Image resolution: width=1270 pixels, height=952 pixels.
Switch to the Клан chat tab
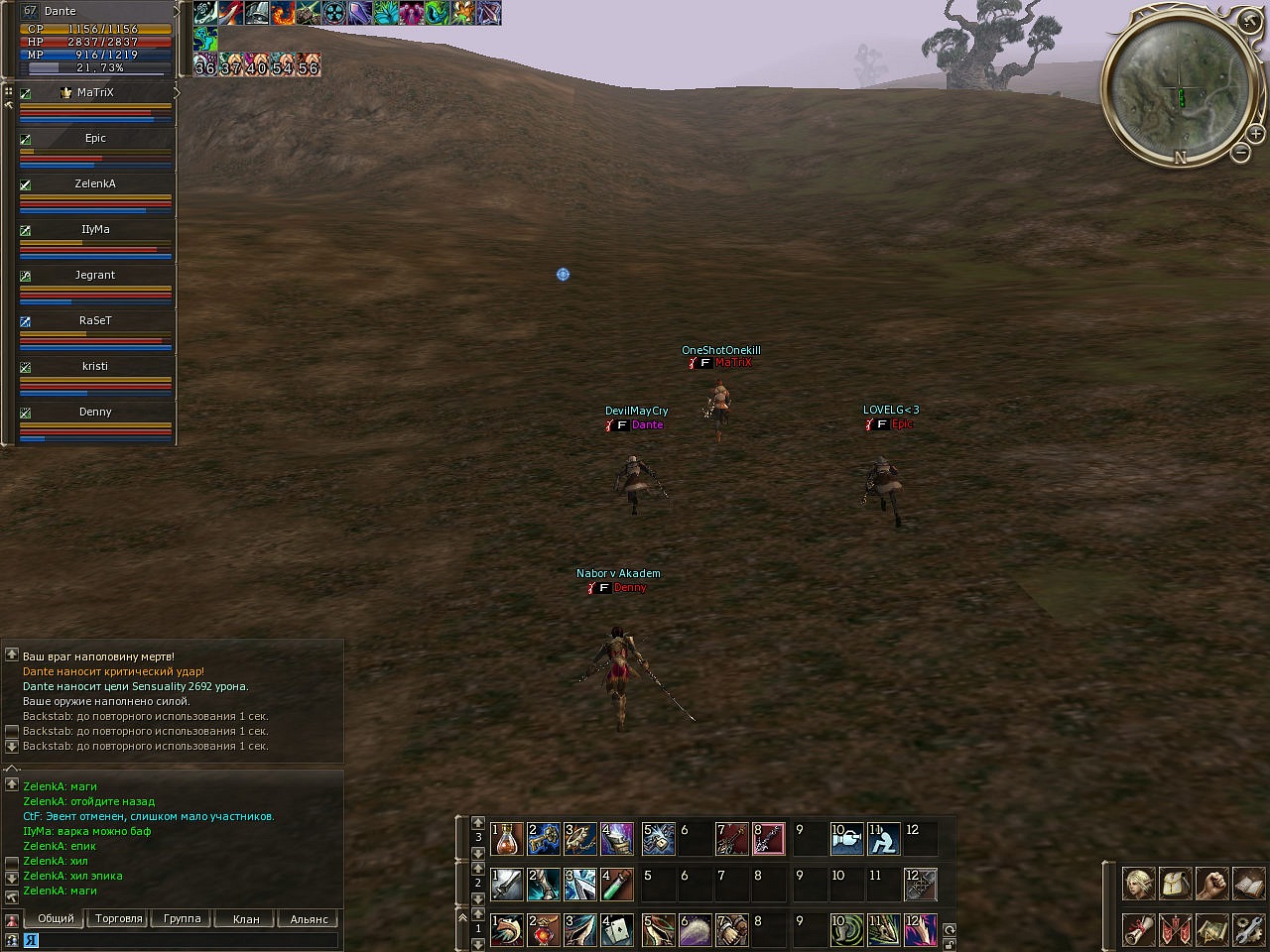coord(246,919)
